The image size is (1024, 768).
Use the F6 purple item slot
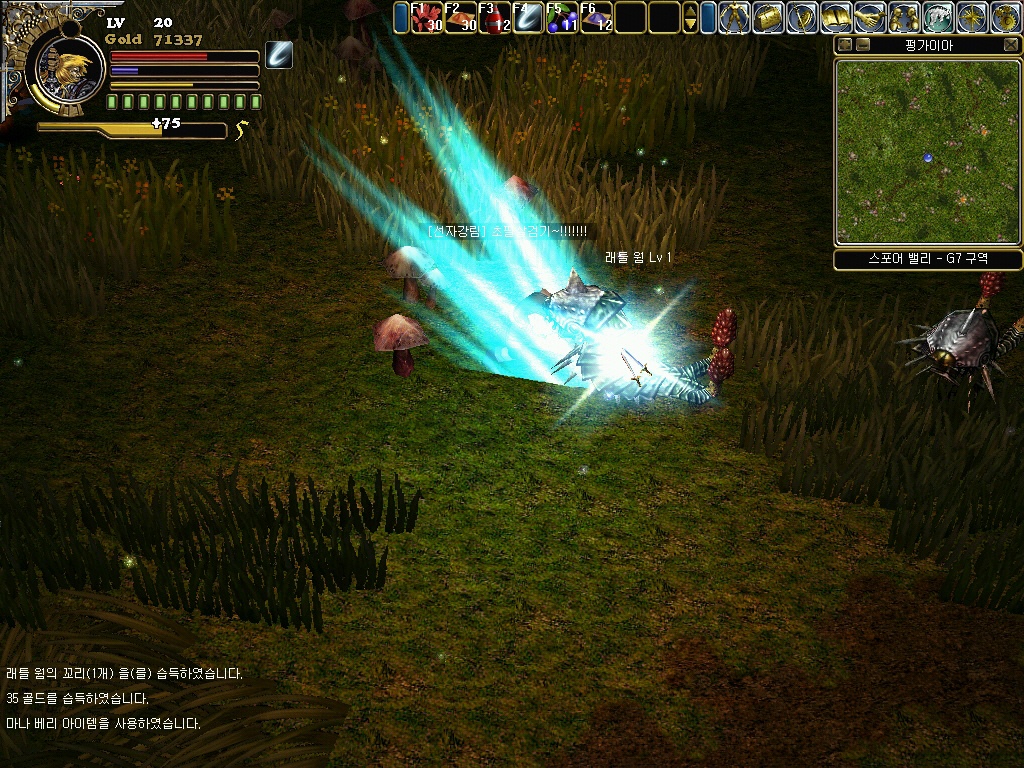tap(597, 17)
